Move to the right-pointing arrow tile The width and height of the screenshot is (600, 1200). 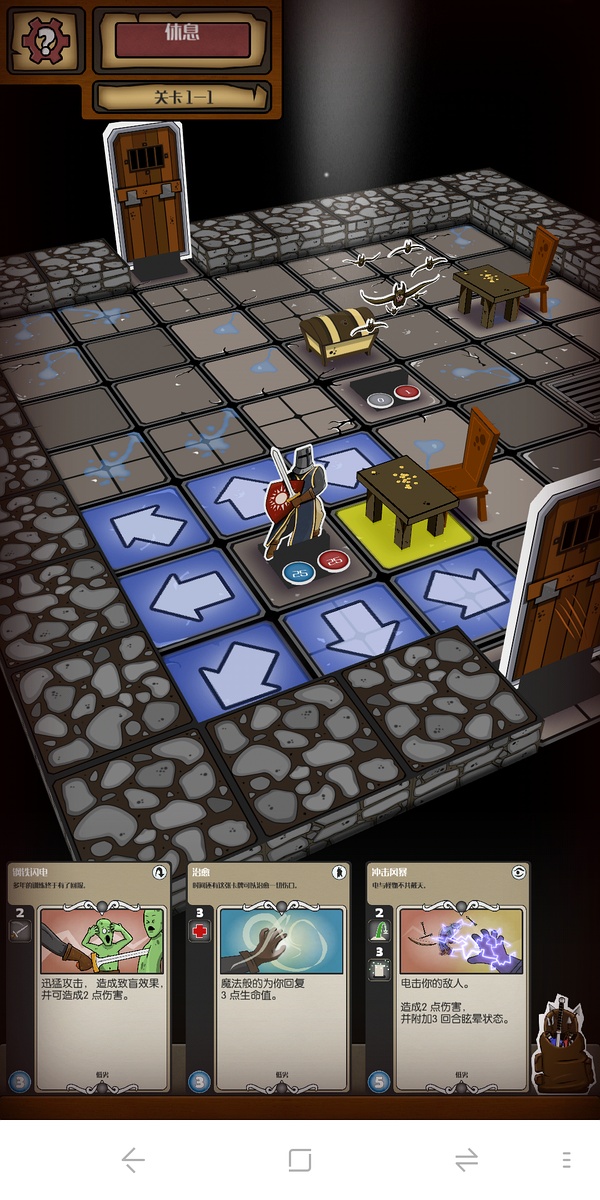coord(447,590)
